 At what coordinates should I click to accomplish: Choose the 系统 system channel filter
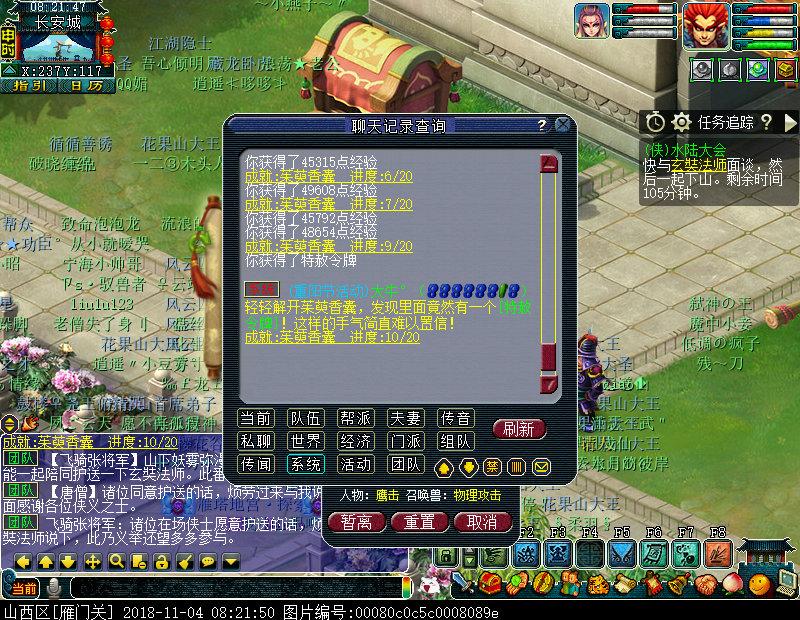[305, 464]
